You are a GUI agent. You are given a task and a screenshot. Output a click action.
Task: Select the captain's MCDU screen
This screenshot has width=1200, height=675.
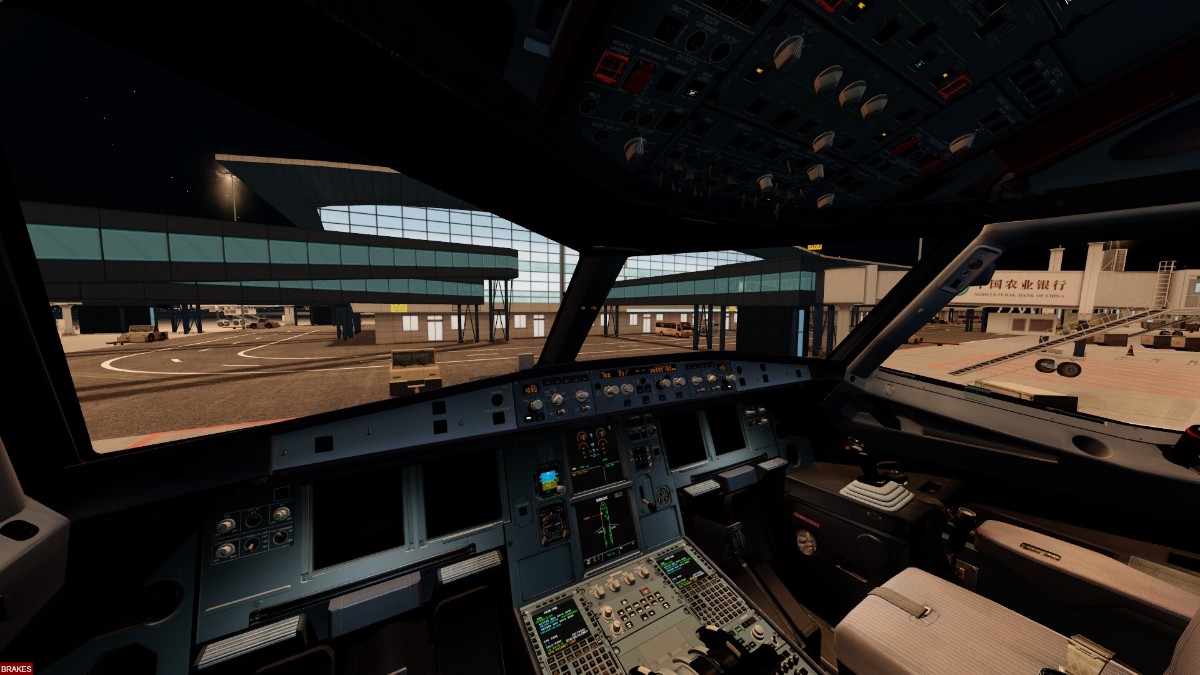click(x=560, y=623)
